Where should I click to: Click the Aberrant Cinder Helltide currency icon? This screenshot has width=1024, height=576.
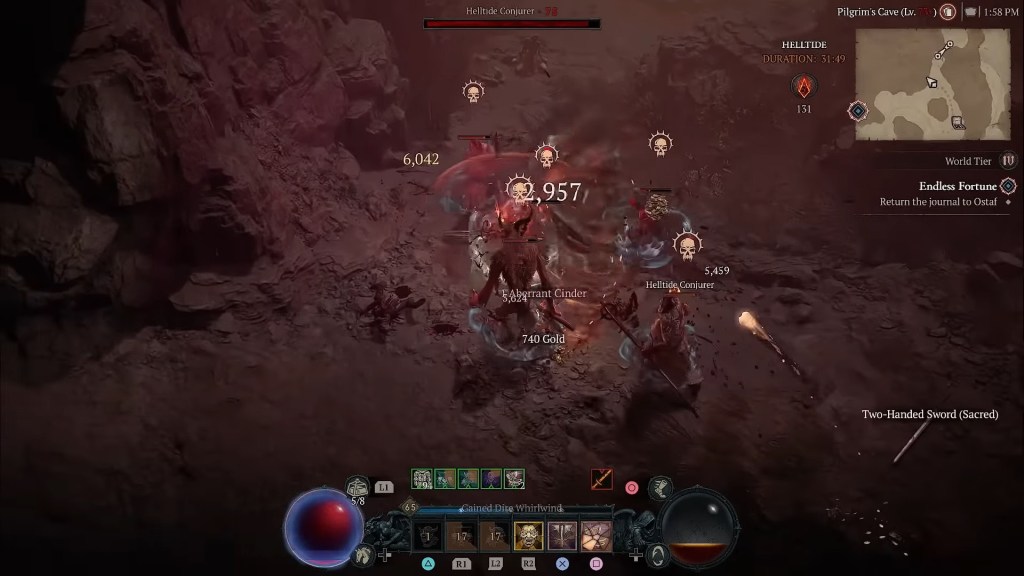[x=804, y=86]
